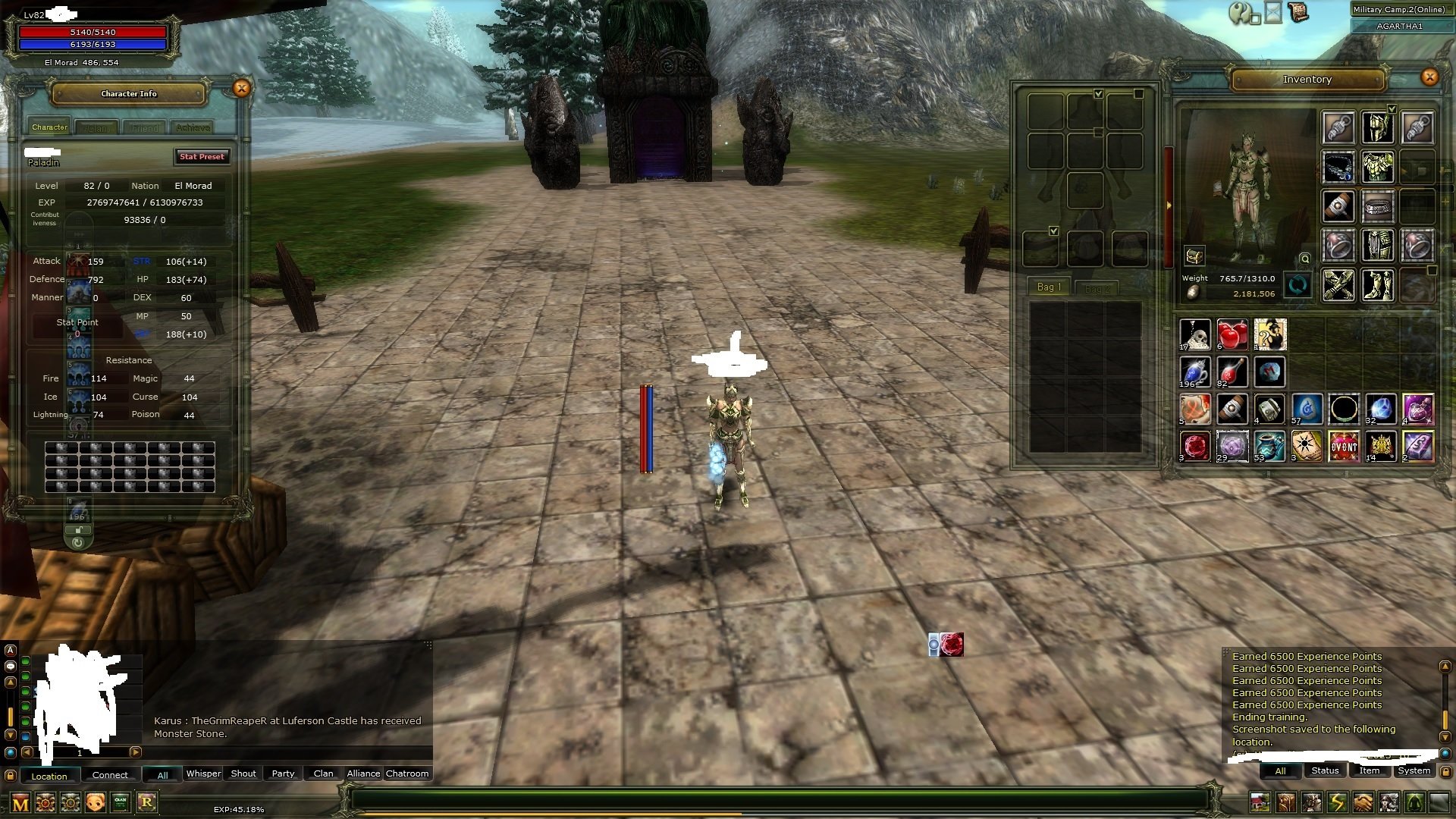
Task: Open the Status message tab
Action: tap(1324, 770)
